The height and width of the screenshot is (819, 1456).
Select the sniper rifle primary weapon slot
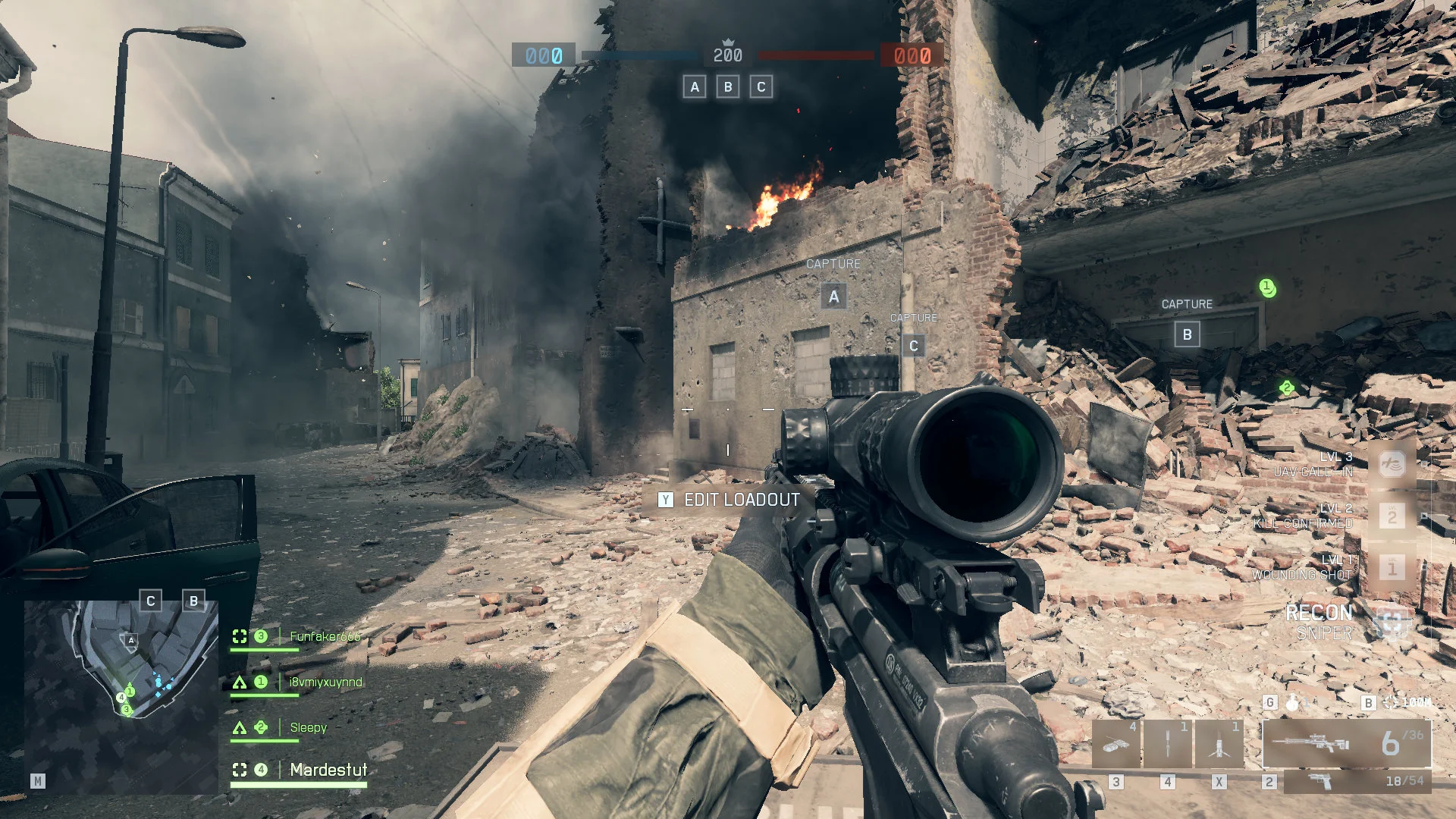[1346, 744]
